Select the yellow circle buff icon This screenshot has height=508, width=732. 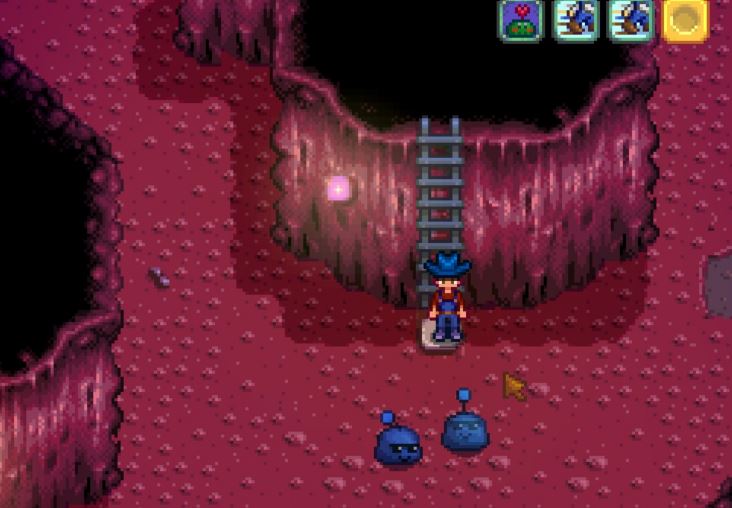coord(685,19)
